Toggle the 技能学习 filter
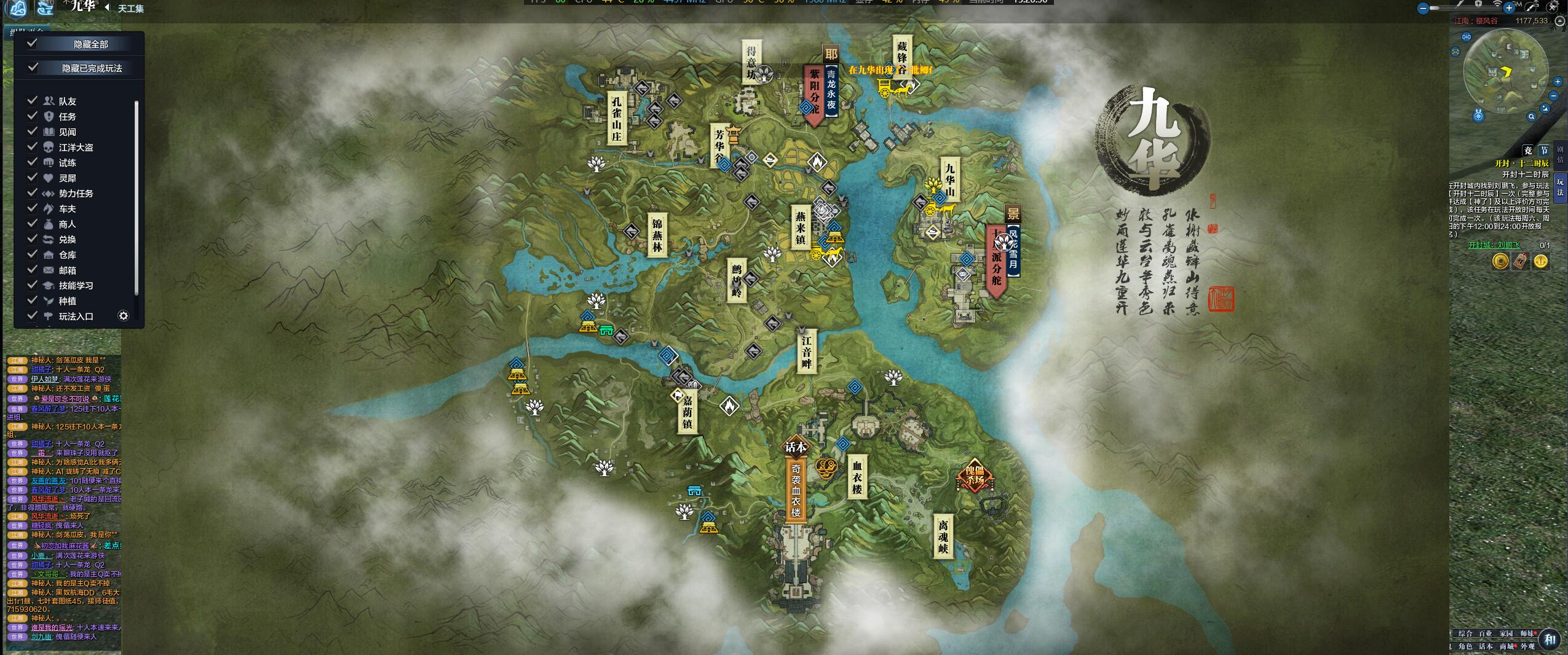Screen dimensions: 1568x655 point(33,285)
